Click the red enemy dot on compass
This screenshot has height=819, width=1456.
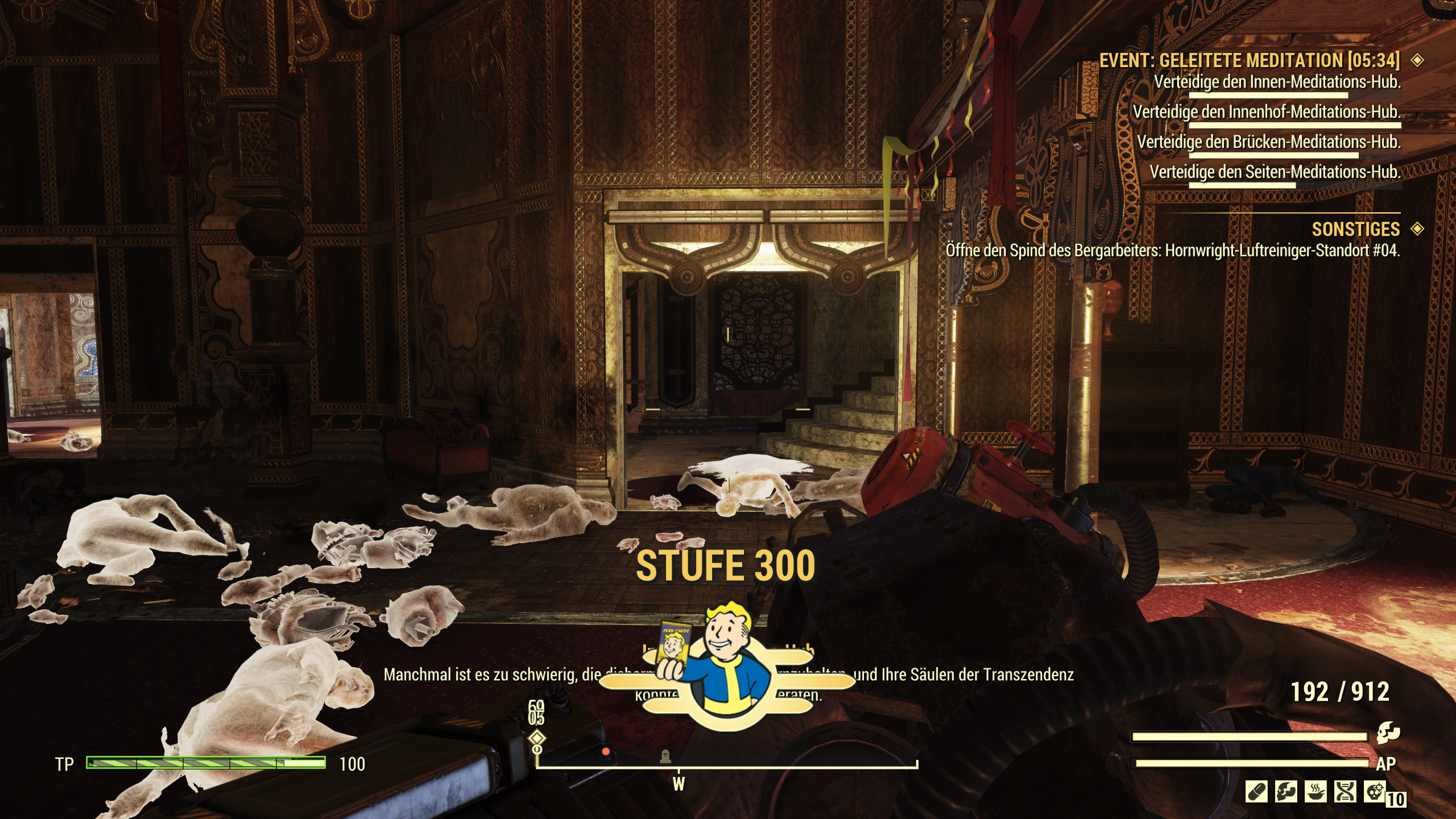pyautogui.click(x=606, y=752)
